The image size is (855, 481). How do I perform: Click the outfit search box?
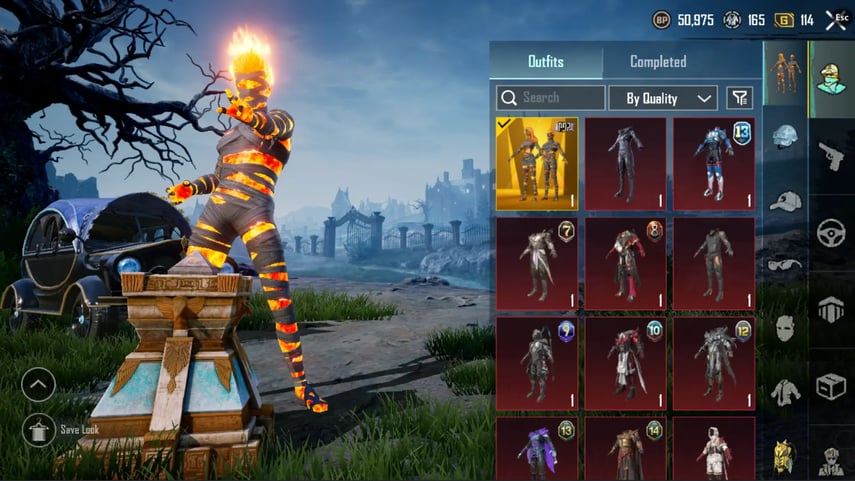pyautogui.click(x=551, y=98)
